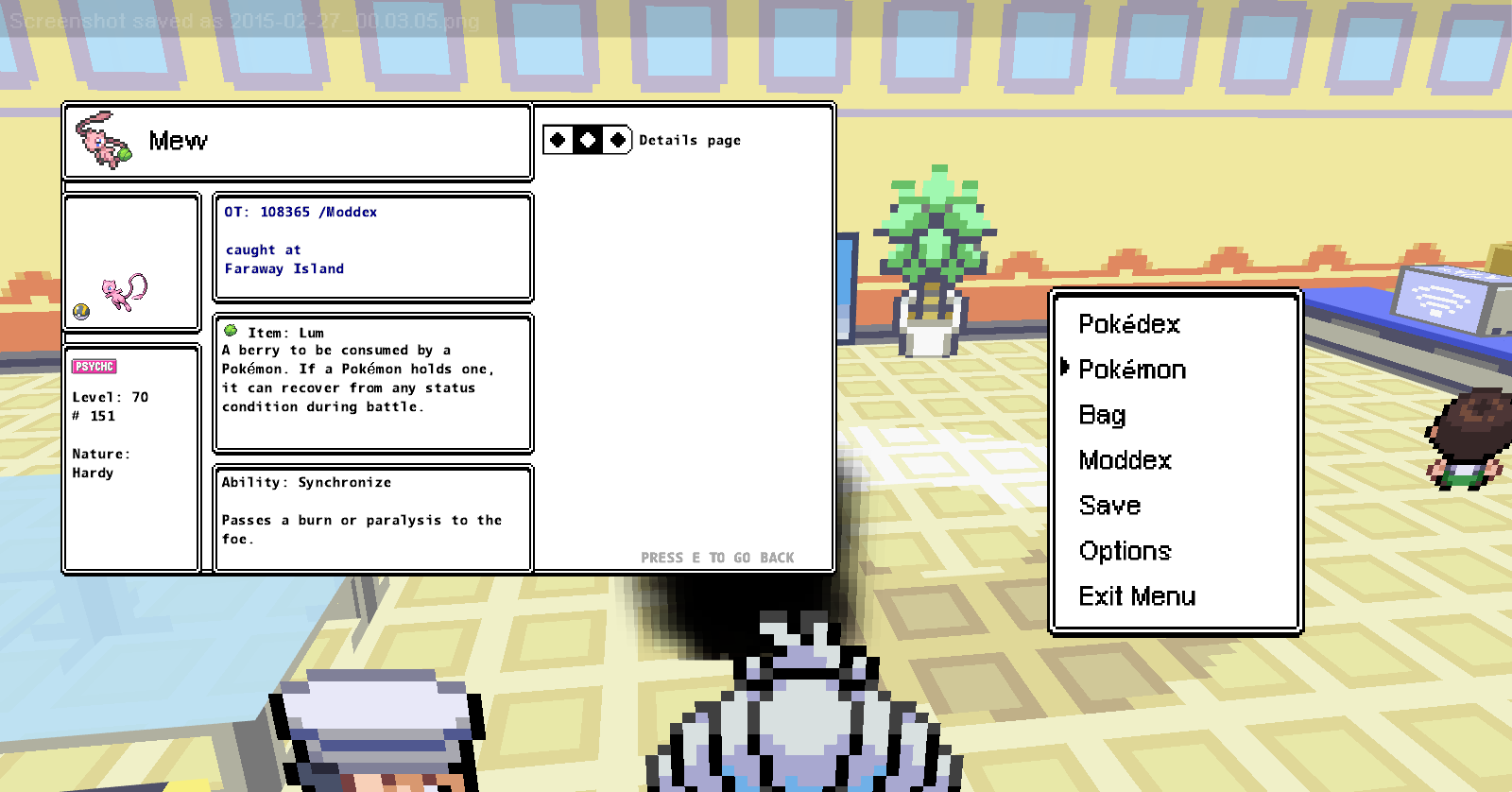Viewport: 1512px width, 792px height.
Task: Choose the Moddex menu option
Action: click(x=1125, y=460)
